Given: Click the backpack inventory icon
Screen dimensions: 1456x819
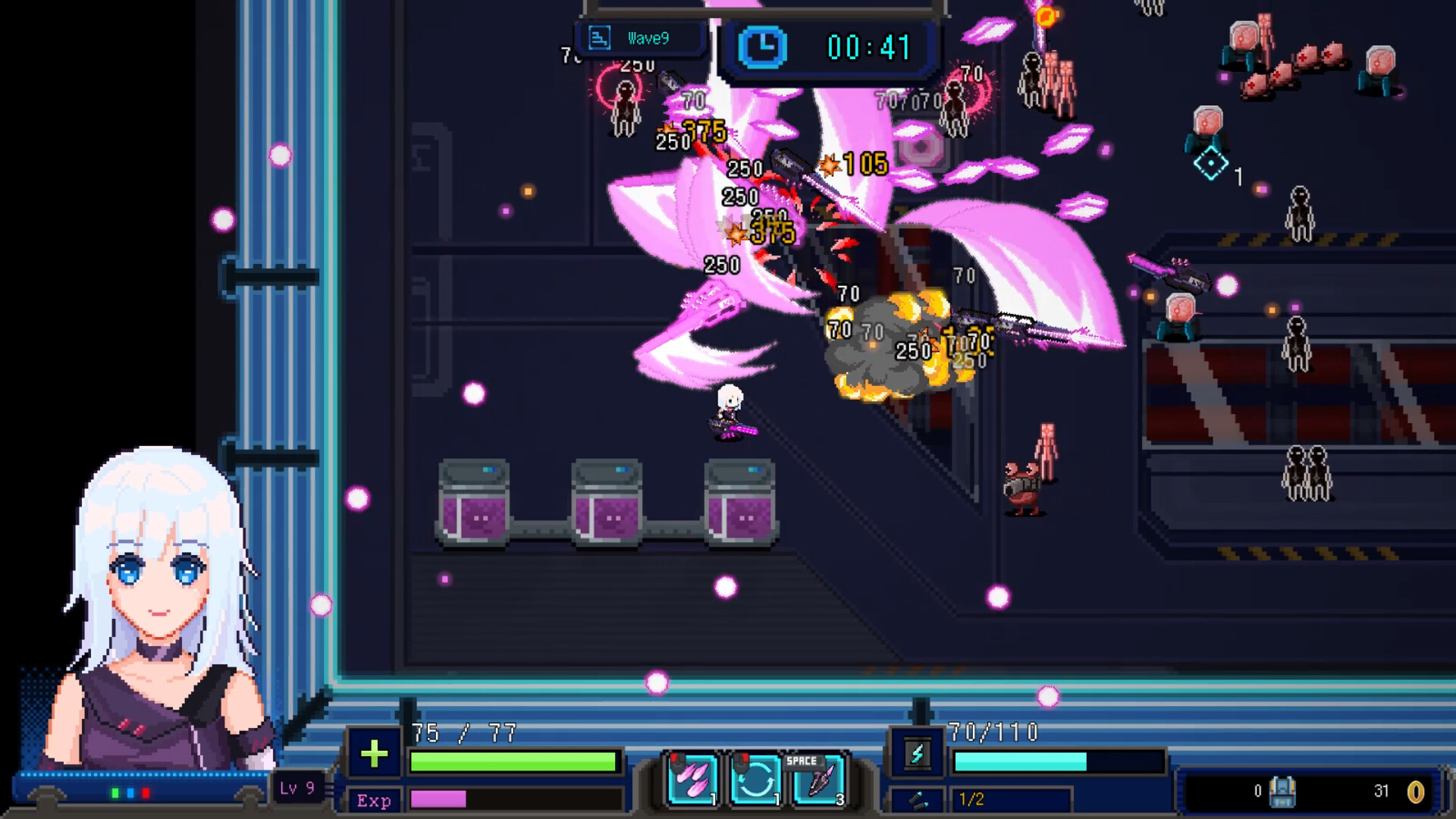Looking at the screenshot, I should coord(1281,792).
